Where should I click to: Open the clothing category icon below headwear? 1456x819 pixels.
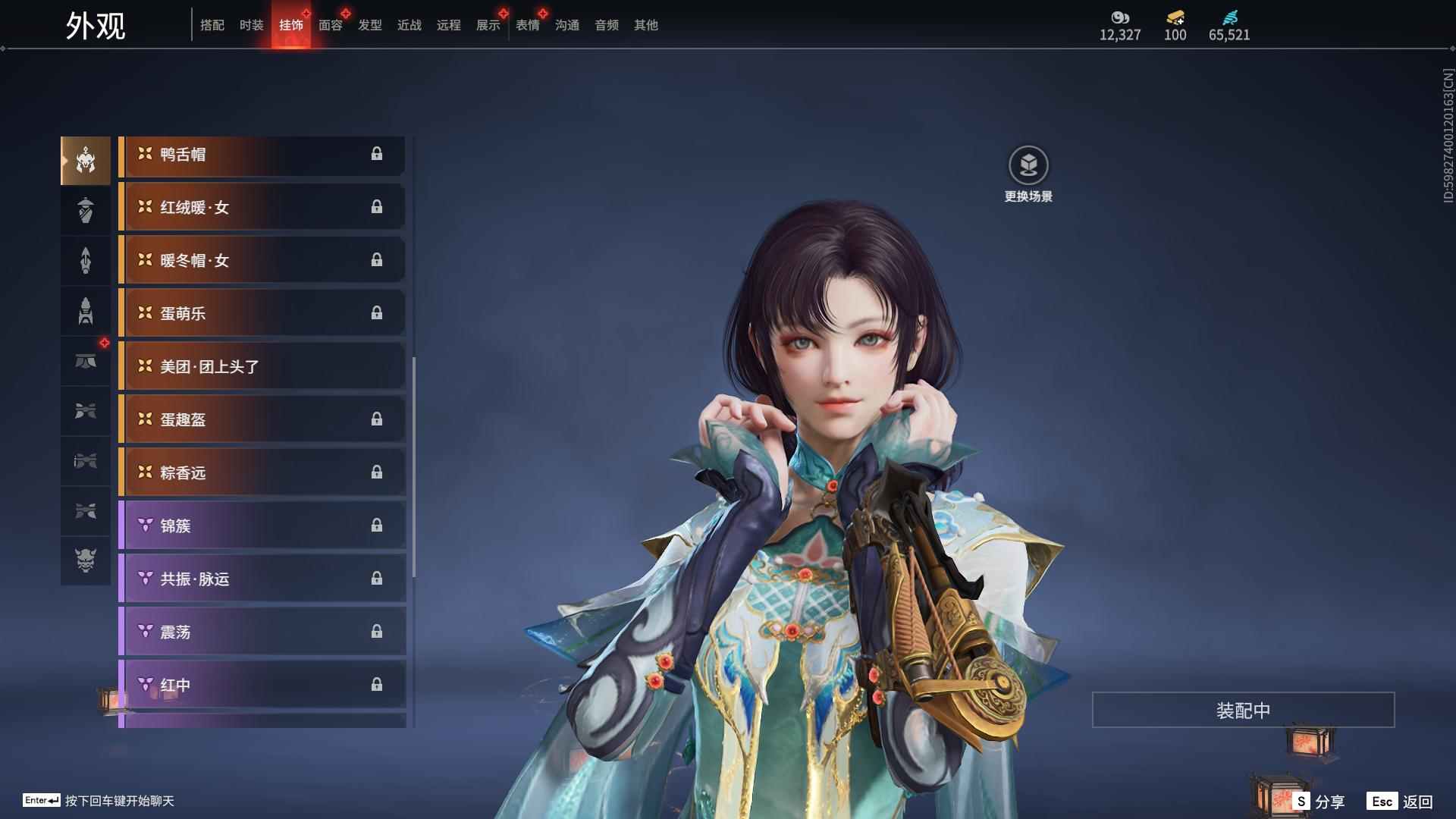[86, 210]
